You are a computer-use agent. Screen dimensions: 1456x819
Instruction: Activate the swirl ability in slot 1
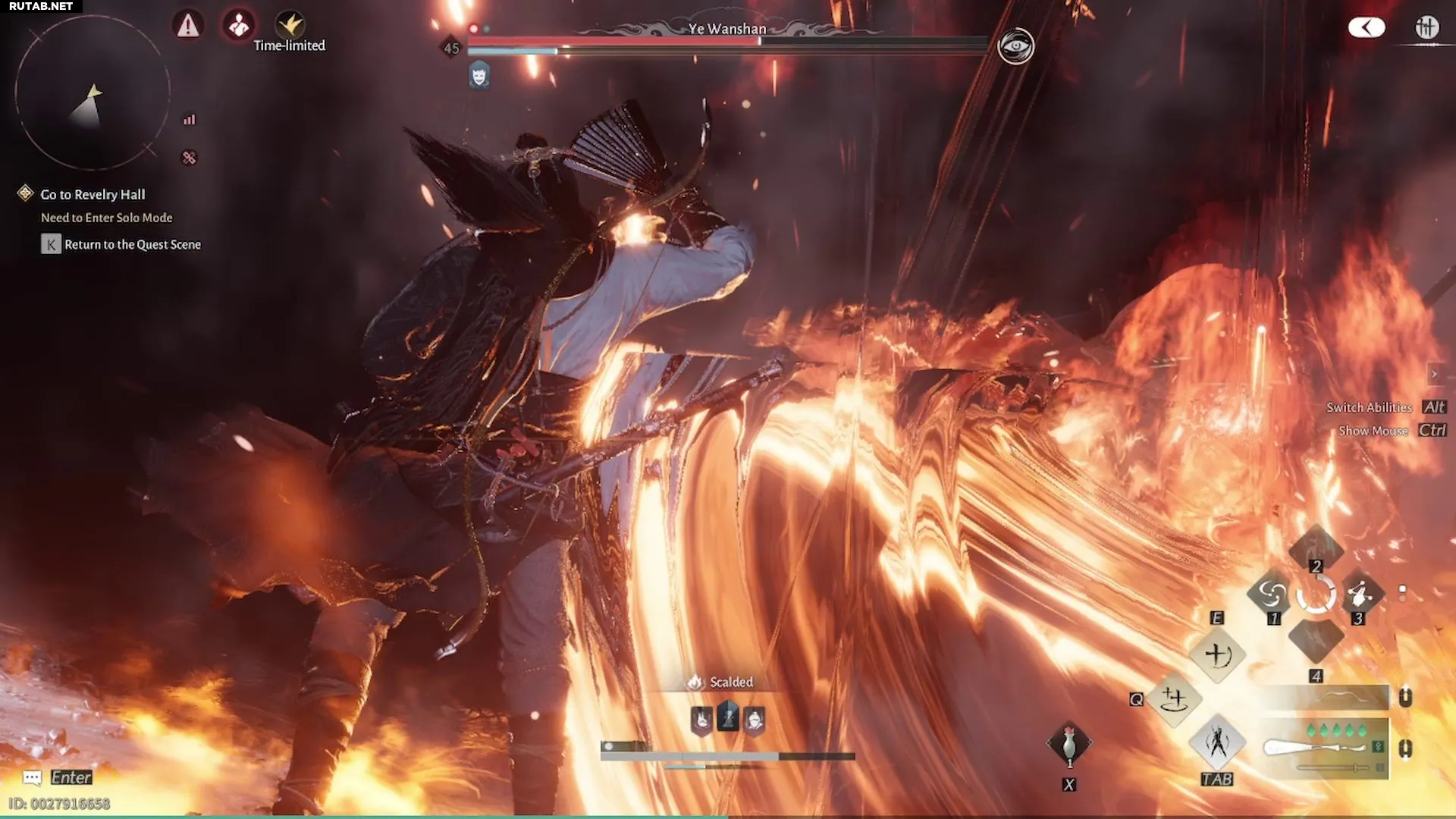pos(1272,593)
